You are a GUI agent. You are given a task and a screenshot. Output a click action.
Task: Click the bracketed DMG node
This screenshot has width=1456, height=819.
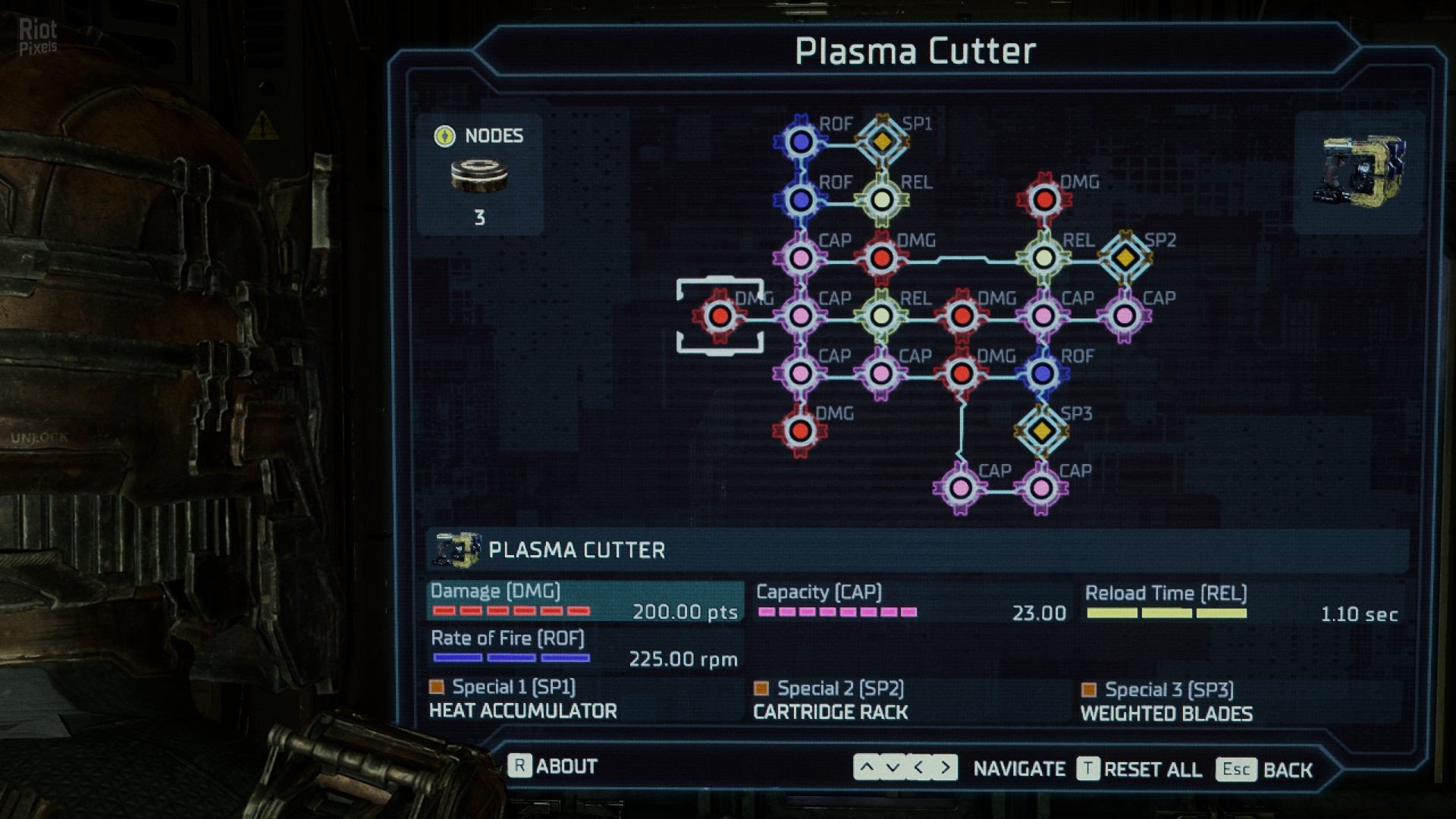(x=720, y=315)
